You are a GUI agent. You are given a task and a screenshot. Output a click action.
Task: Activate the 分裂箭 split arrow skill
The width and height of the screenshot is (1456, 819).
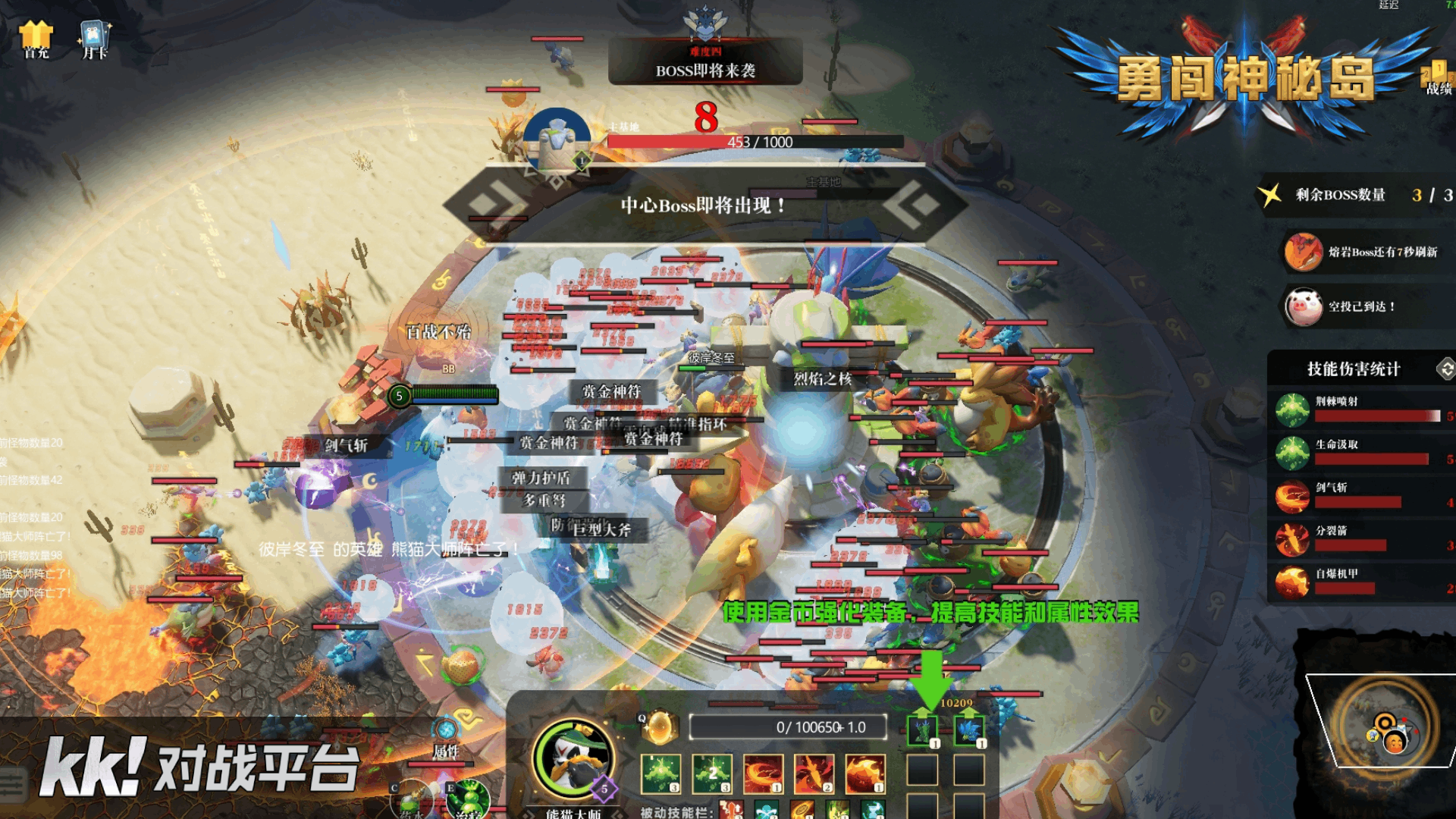(814, 773)
